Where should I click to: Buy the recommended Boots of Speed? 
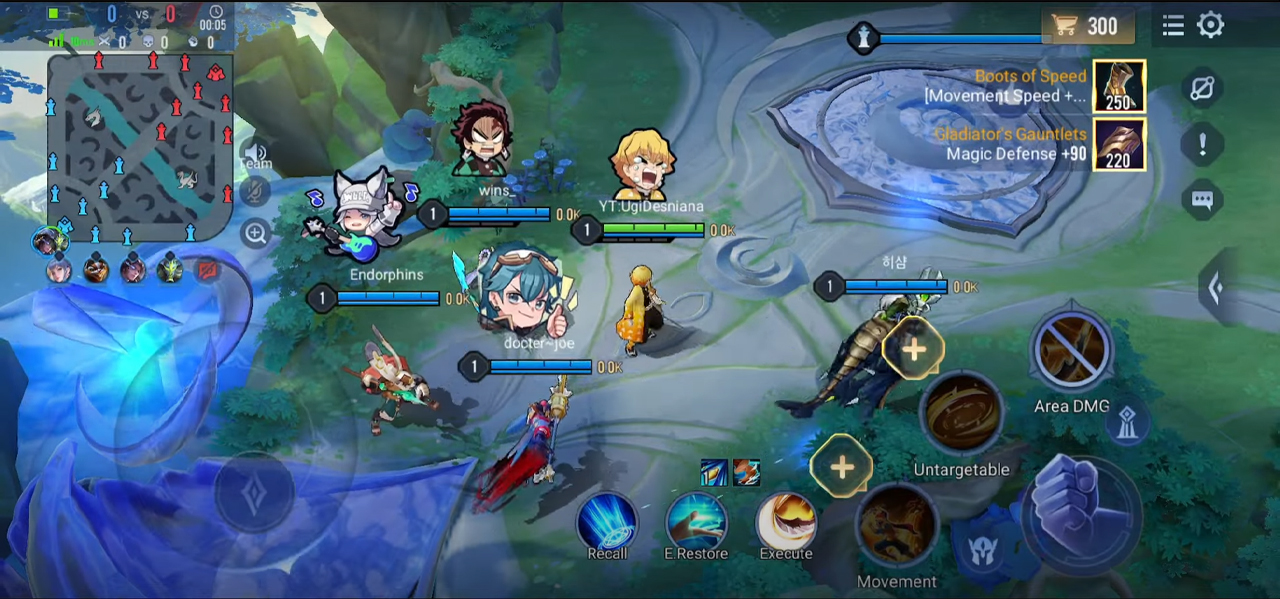coord(1119,86)
